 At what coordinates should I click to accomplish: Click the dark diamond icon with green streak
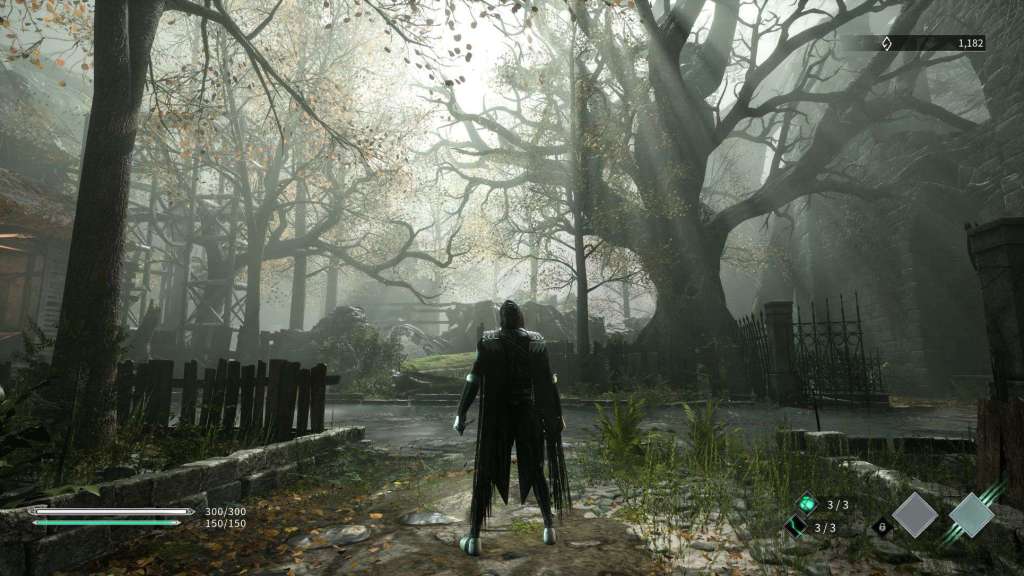(796, 527)
